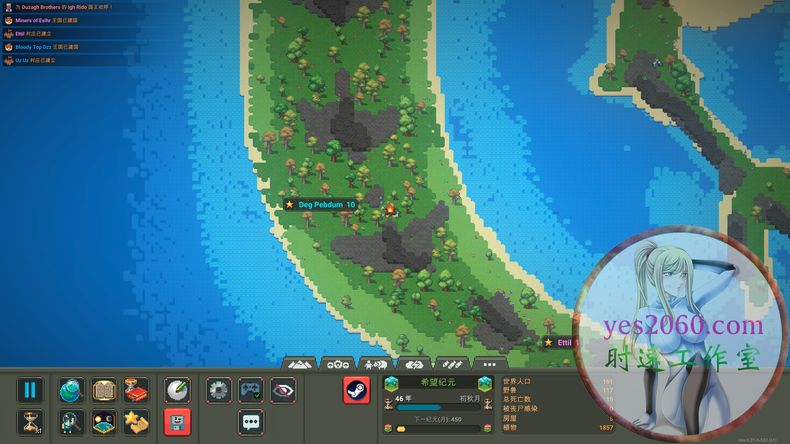Select the round brush size button
The width and height of the screenshot is (790, 444).
click(177, 390)
